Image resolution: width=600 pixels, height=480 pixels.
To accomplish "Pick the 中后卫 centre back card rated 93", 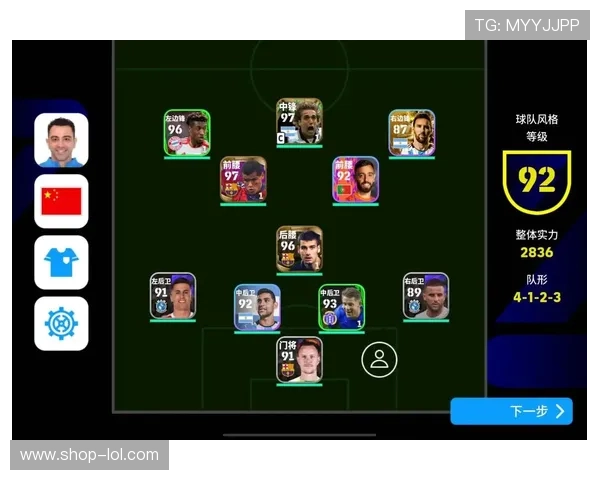I will point(342,308).
